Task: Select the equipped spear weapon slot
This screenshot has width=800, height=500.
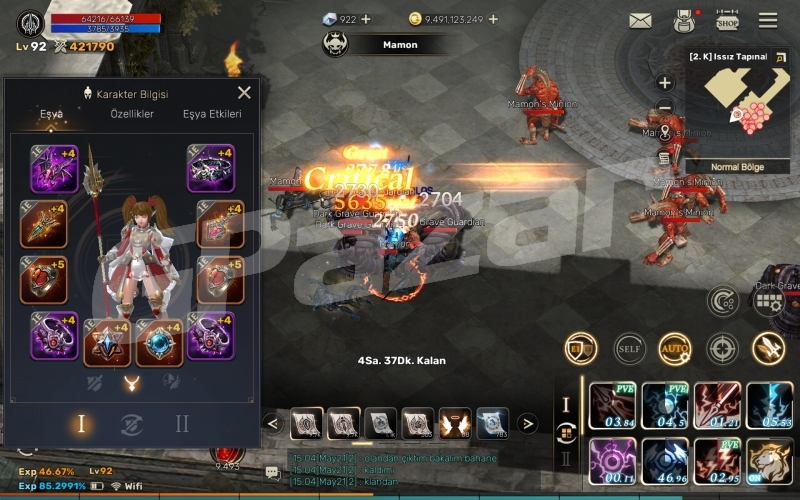Action: point(44,224)
